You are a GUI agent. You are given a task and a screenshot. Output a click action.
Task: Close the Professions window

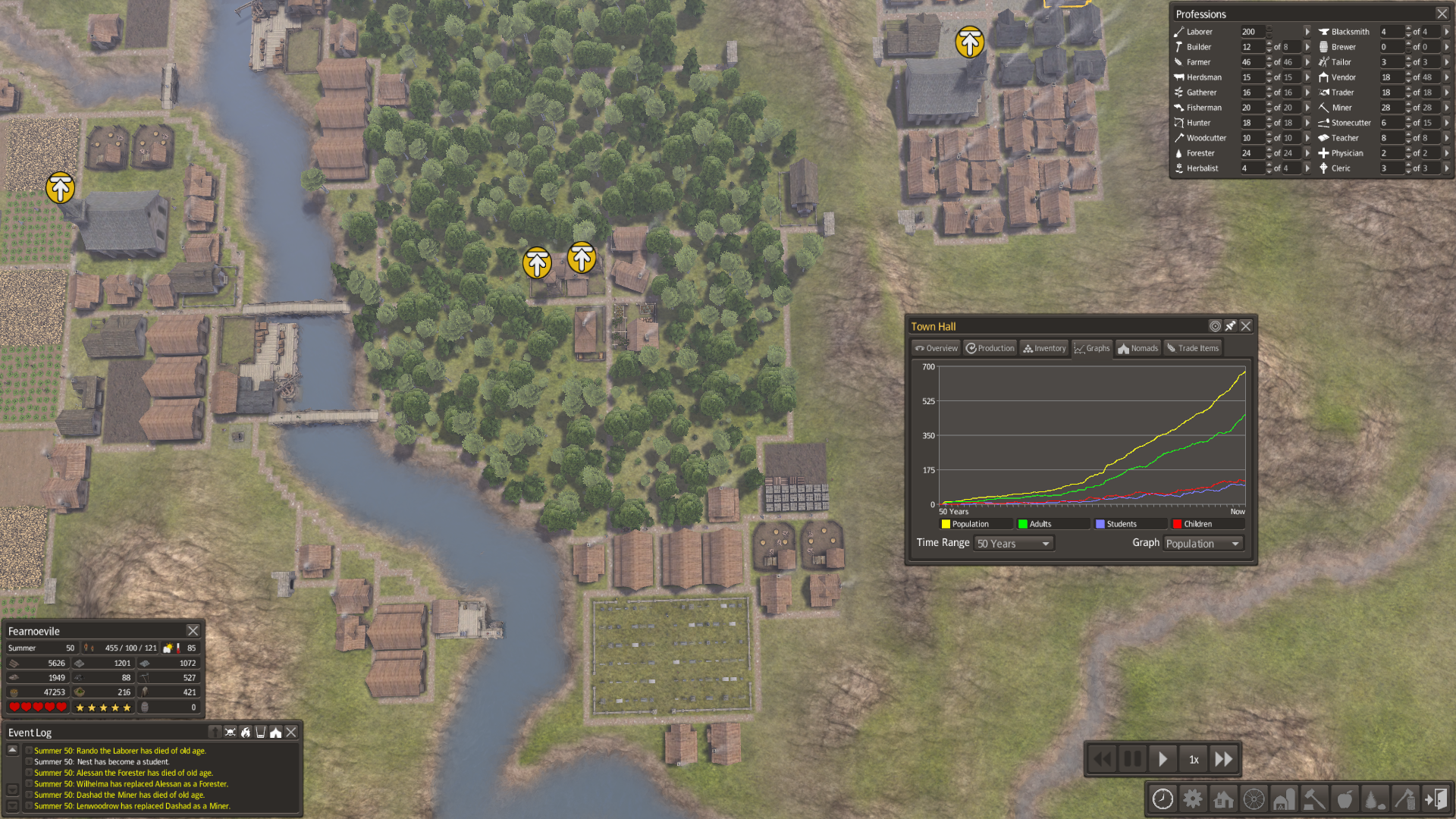coord(1442,14)
